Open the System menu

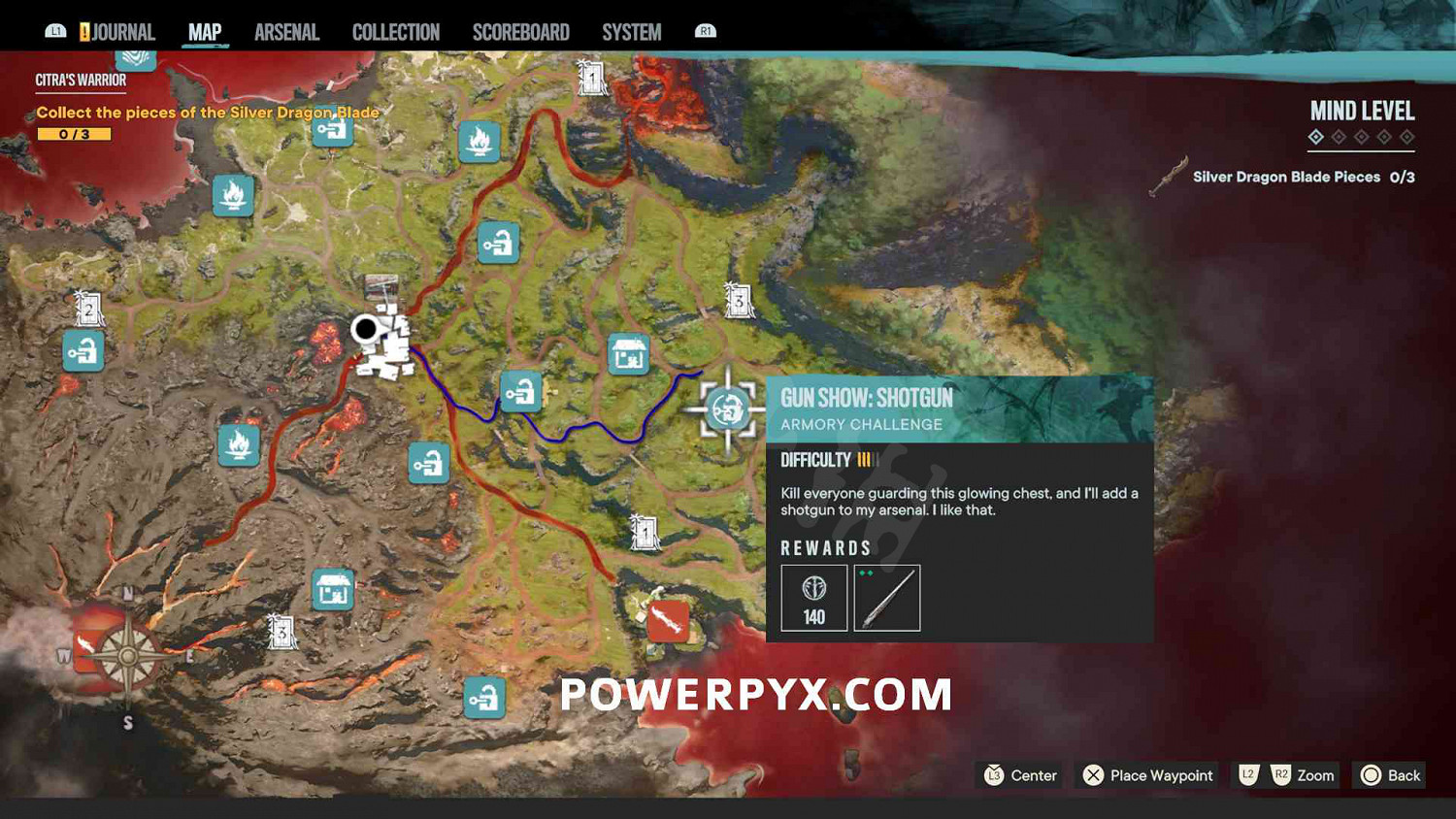coord(631,30)
